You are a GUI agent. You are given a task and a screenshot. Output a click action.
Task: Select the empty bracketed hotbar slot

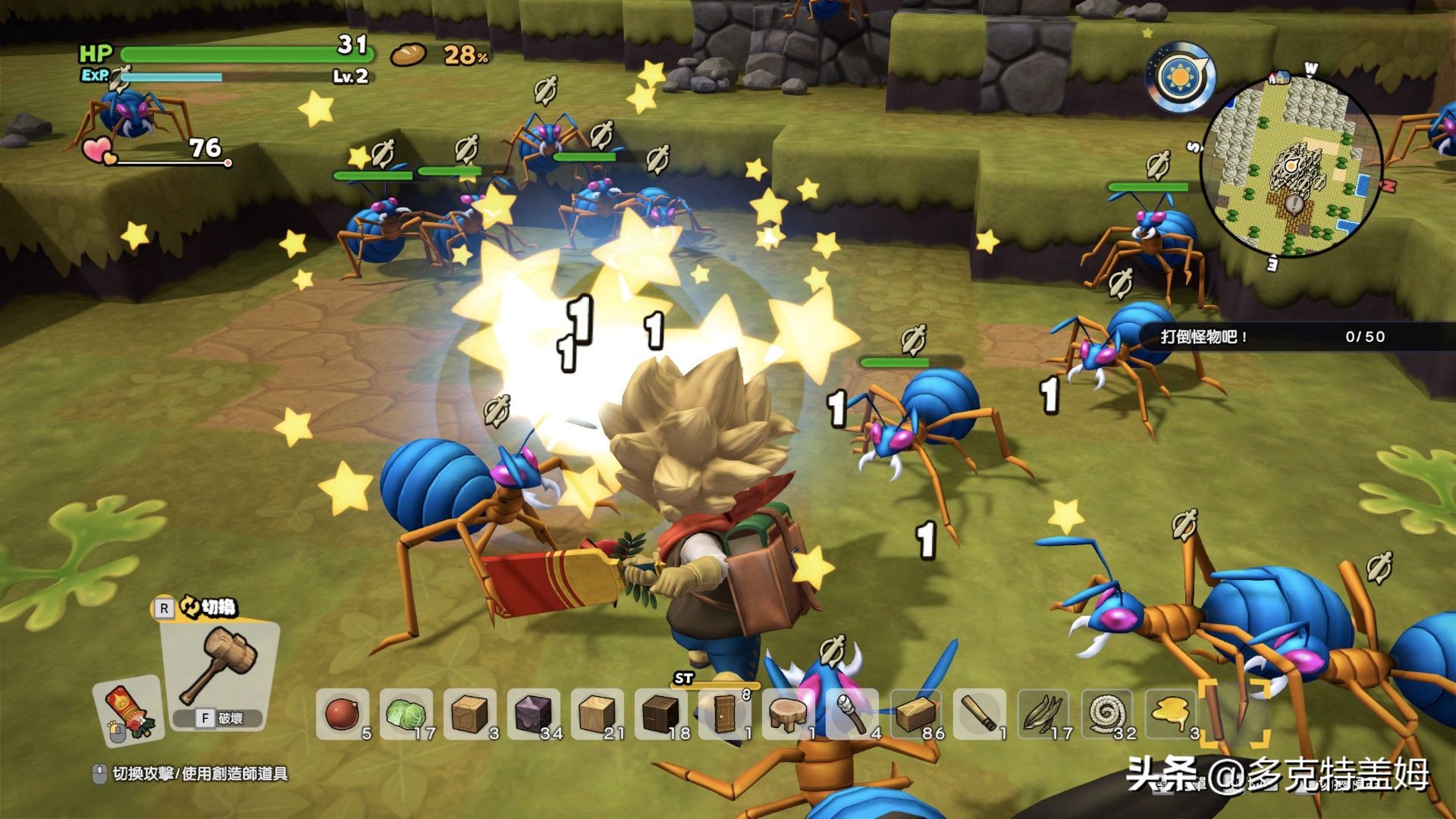1233,714
